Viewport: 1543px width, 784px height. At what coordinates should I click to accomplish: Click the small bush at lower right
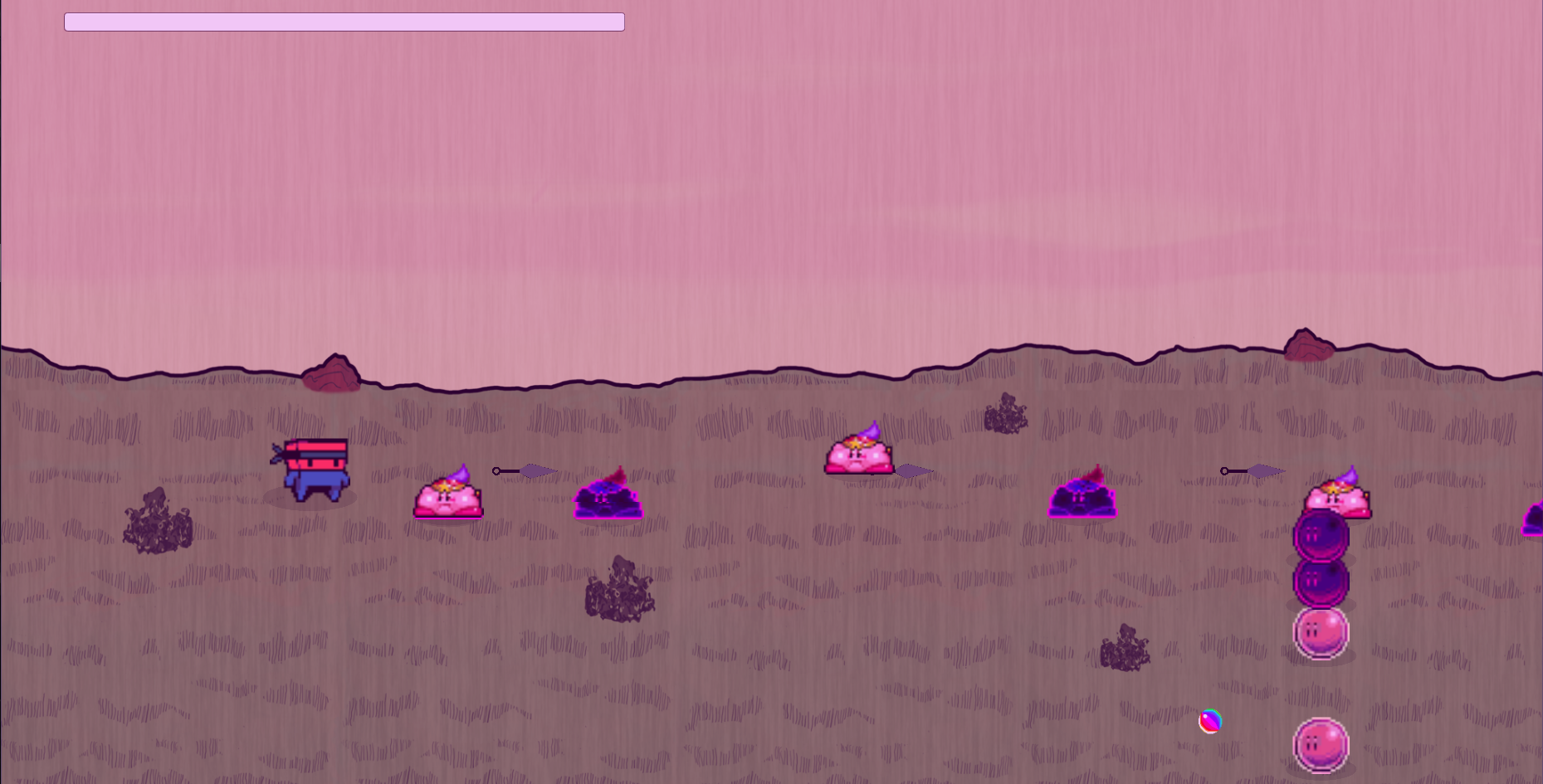click(1127, 650)
